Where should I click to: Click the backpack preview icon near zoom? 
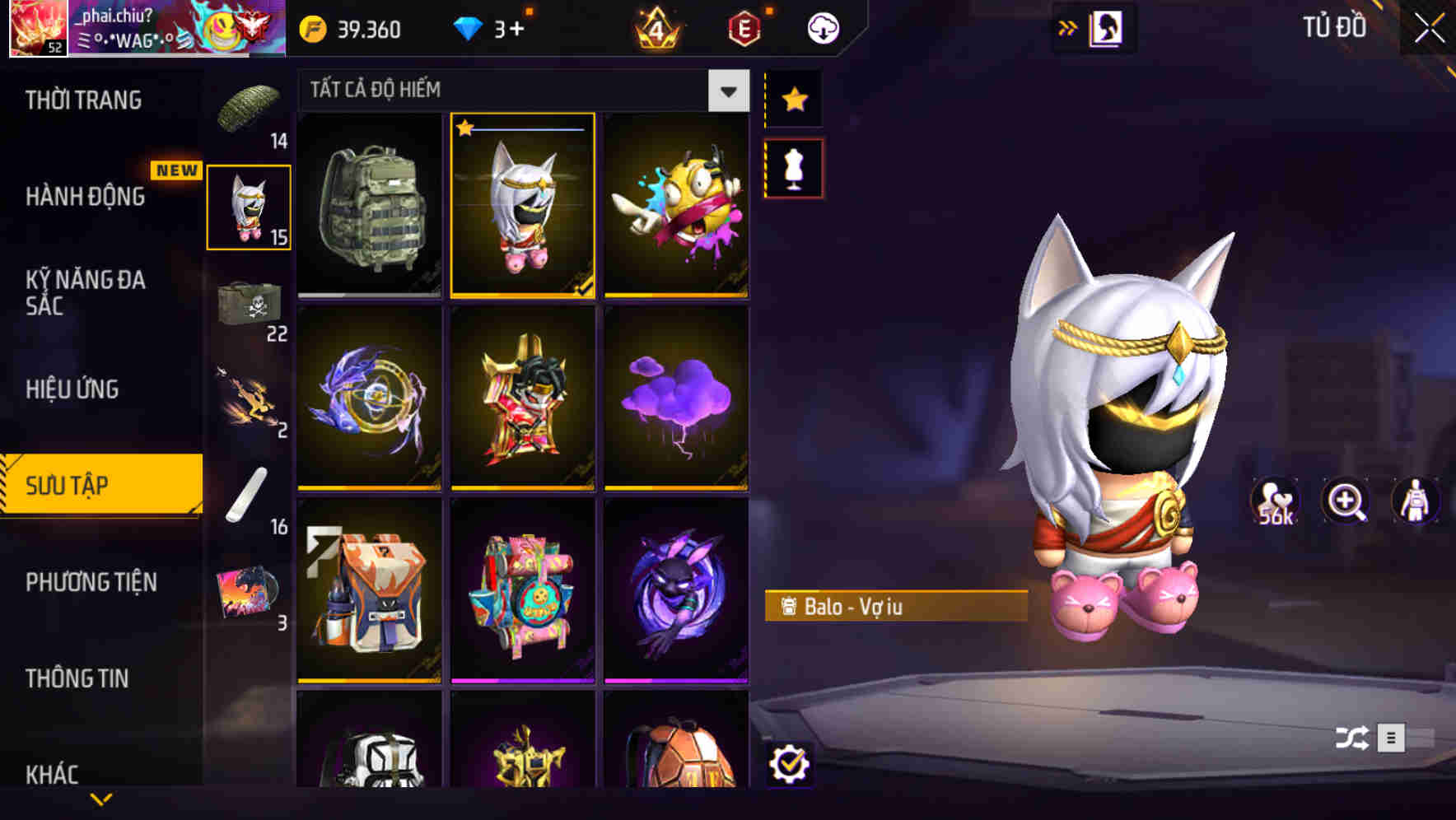pos(1416,501)
